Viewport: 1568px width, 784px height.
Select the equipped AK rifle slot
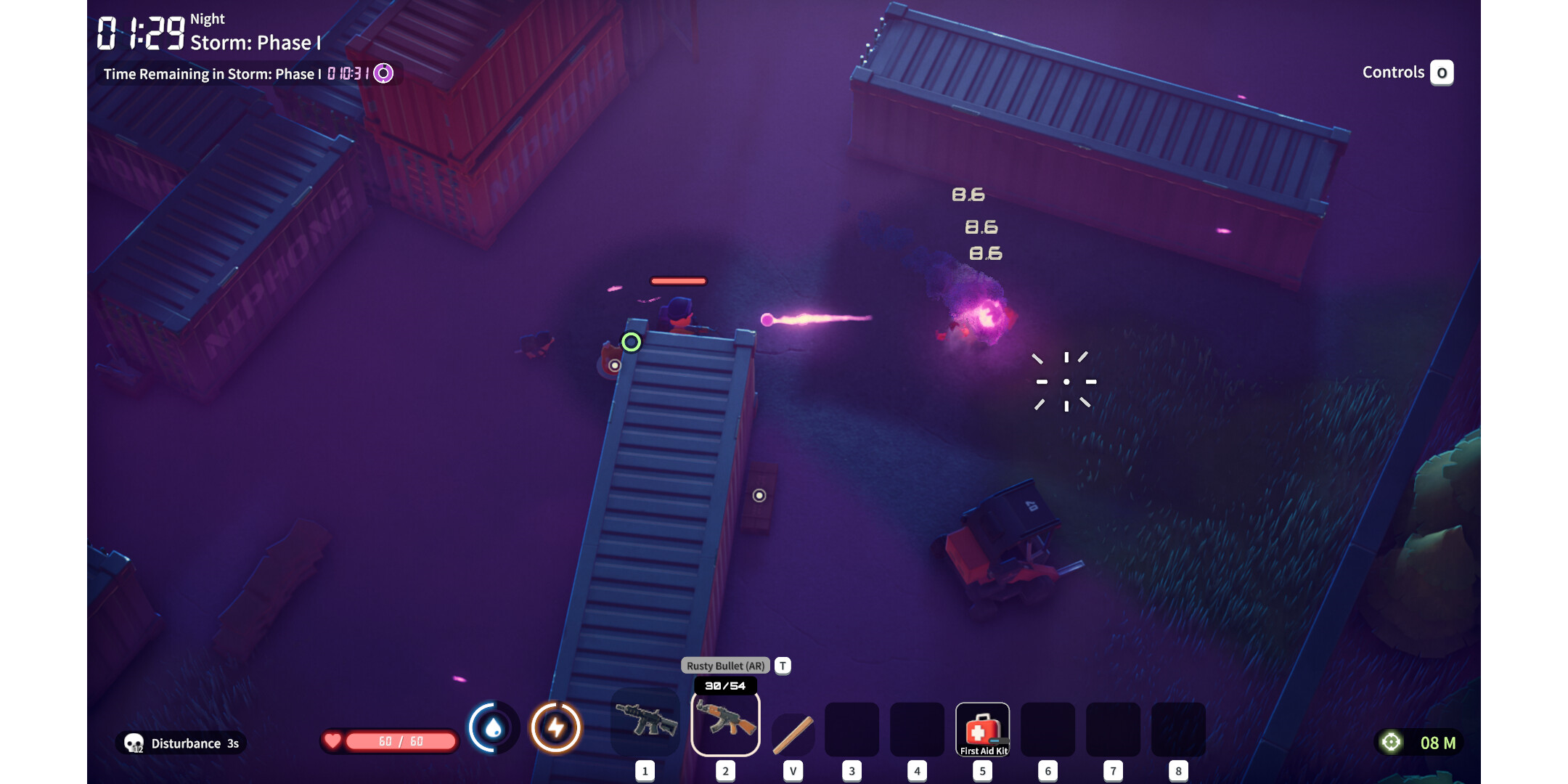click(725, 723)
